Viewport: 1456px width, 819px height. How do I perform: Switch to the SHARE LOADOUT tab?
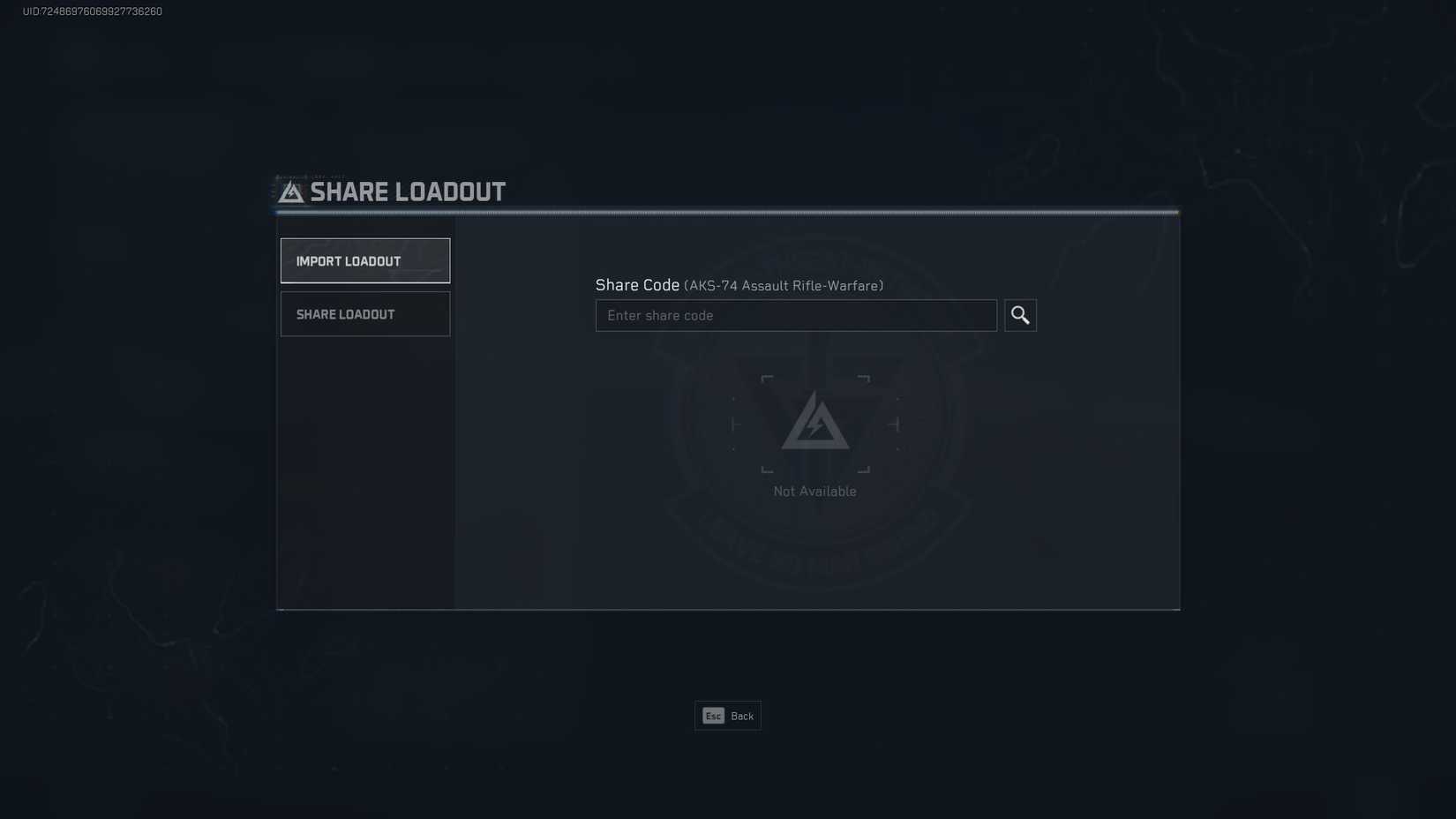click(364, 313)
